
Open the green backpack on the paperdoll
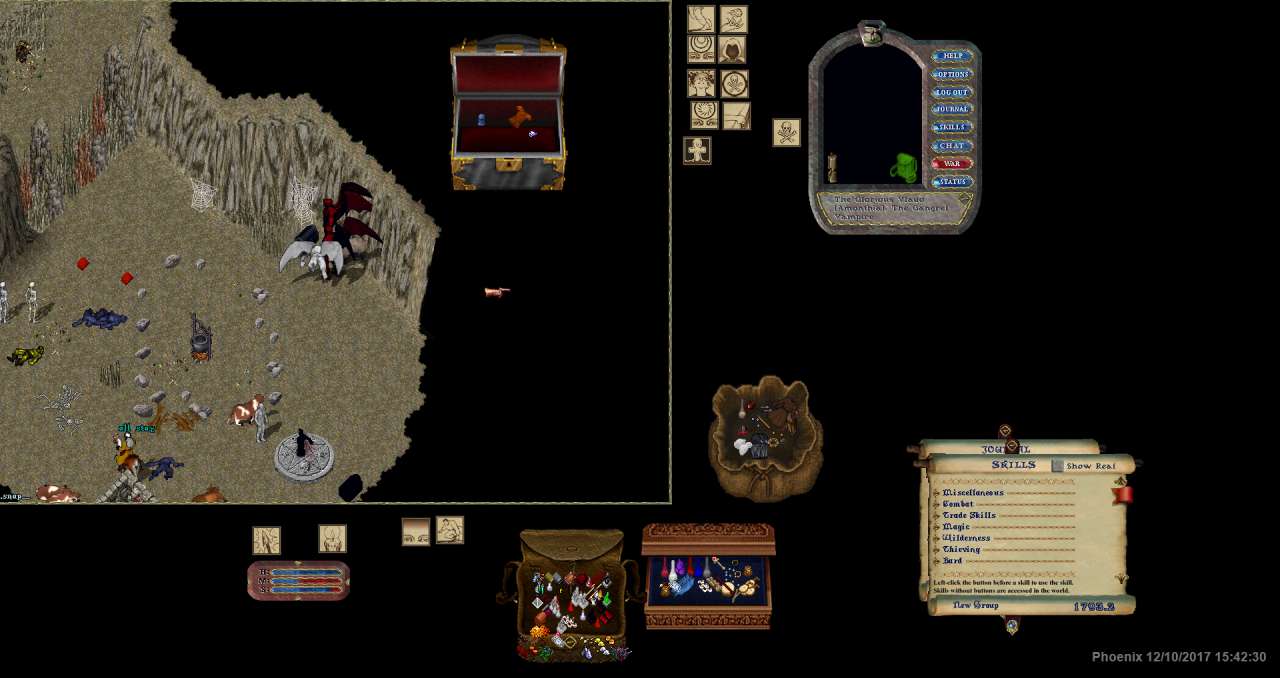coord(904,167)
